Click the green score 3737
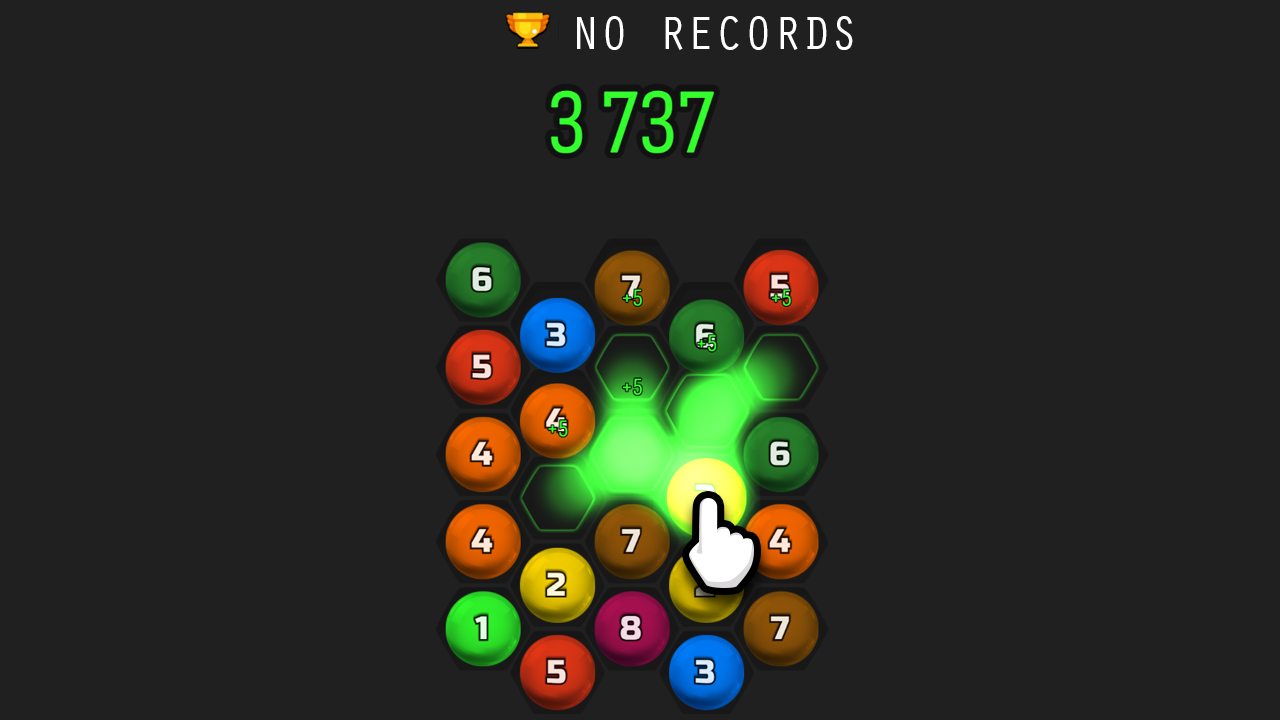Image resolution: width=1280 pixels, height=720 pixels. click(x=632, y=122)
